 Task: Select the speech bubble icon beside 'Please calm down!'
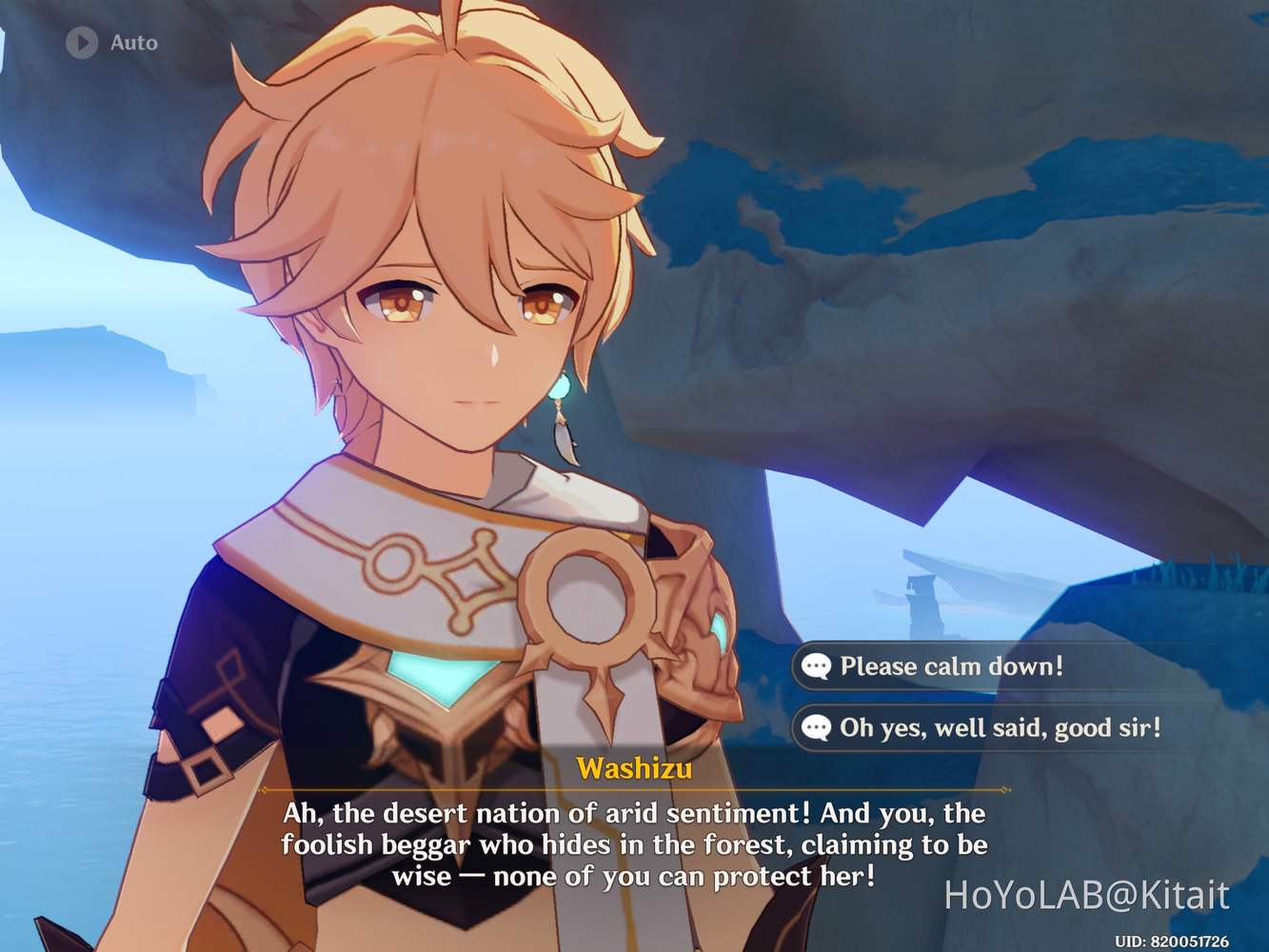pos(817,667)
